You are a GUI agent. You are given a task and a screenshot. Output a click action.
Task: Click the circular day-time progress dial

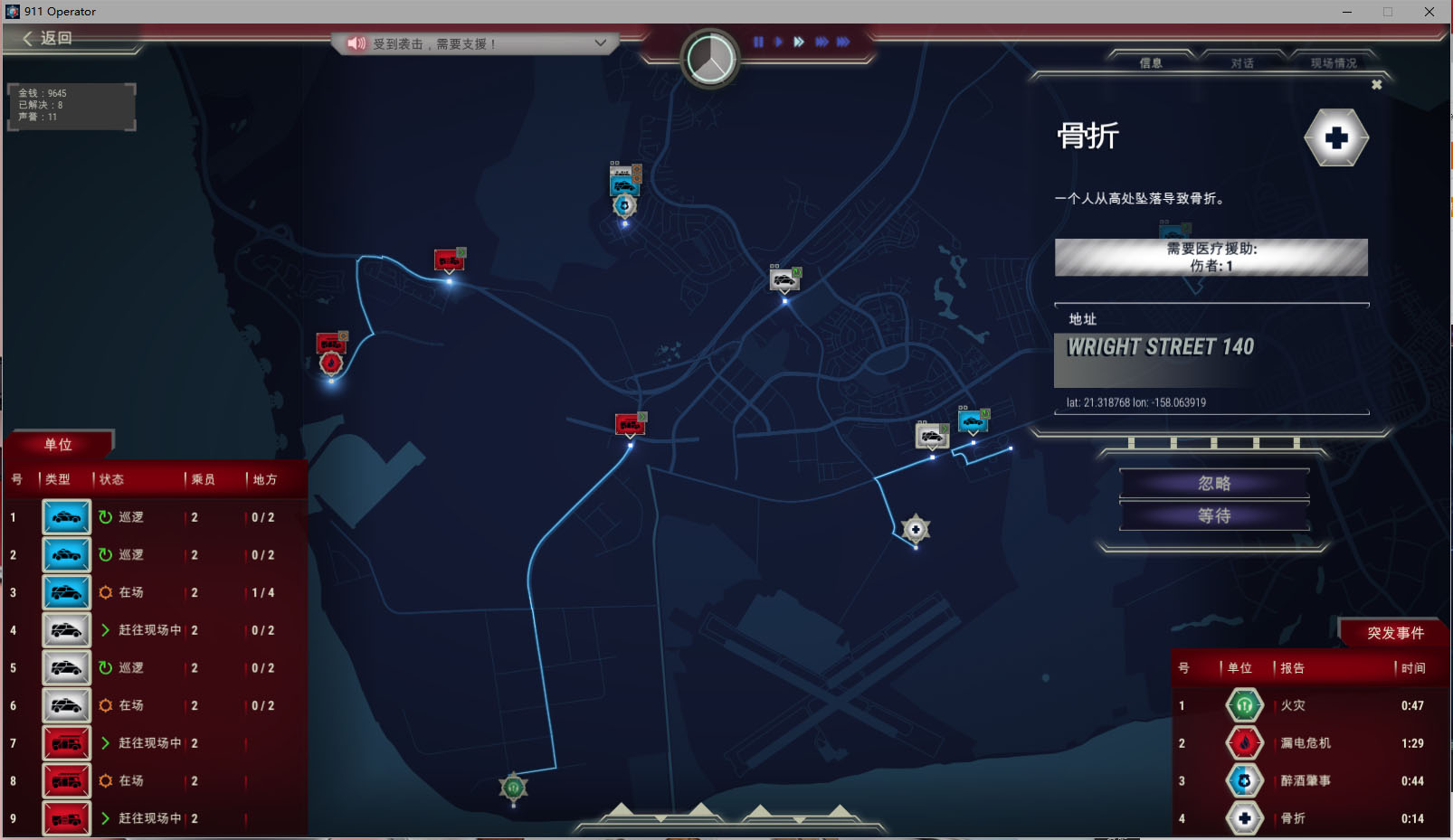(x=710, y=57)
